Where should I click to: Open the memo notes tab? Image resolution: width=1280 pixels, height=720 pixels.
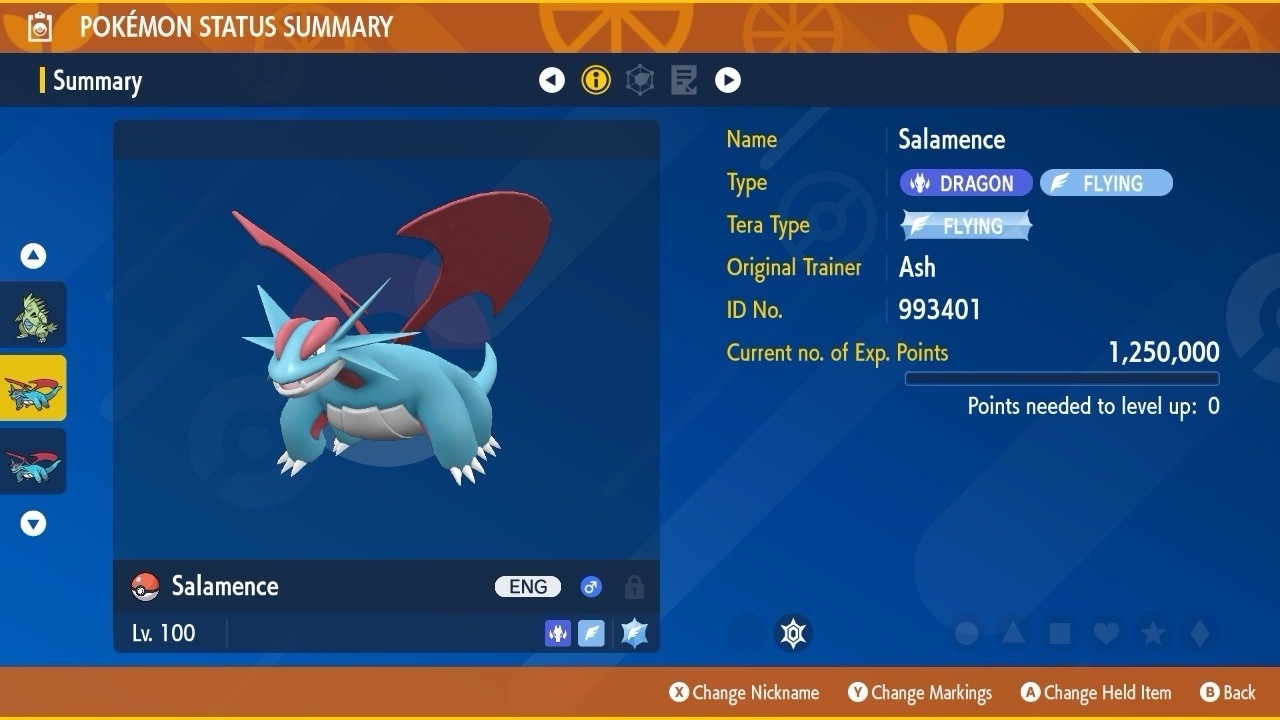(x=684, y=80)
